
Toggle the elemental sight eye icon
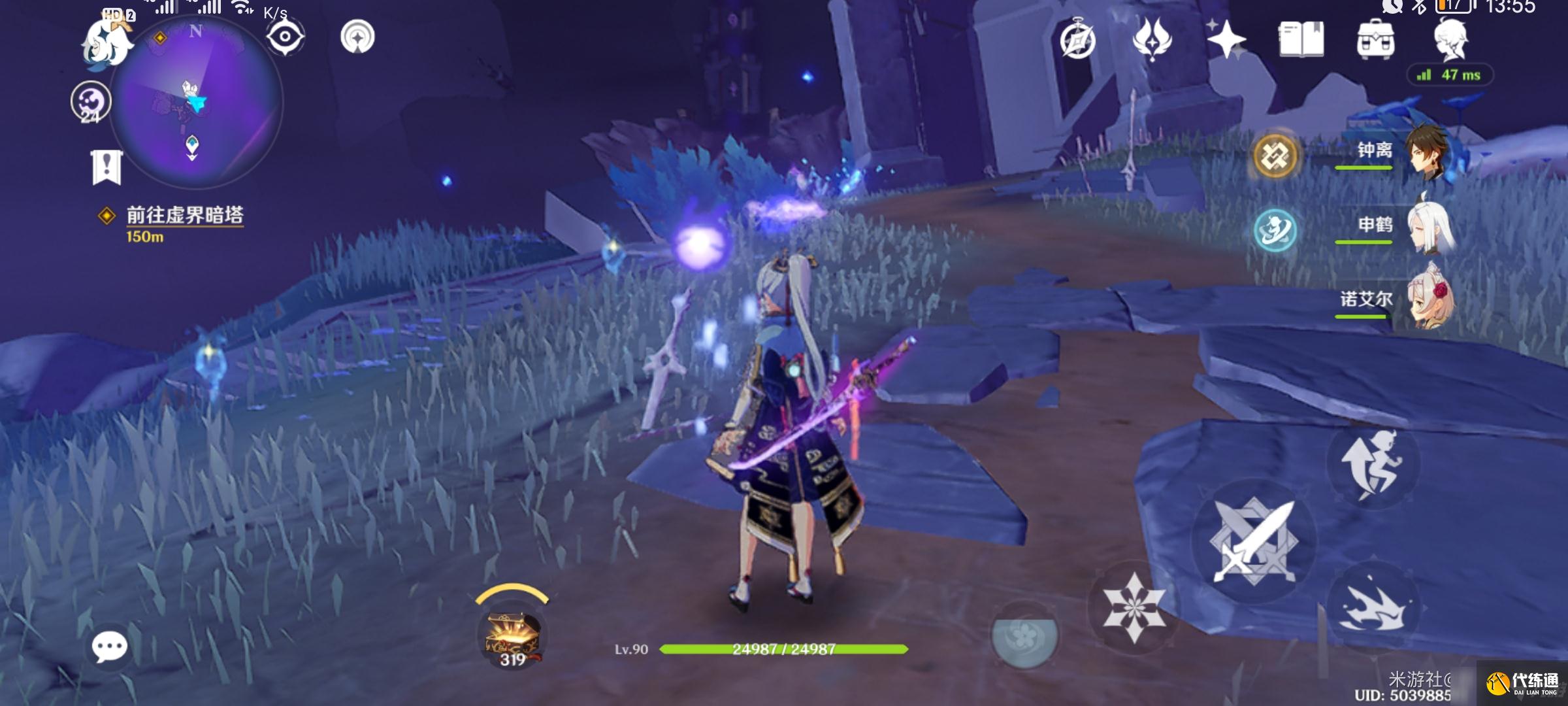(x=285, y=36)
